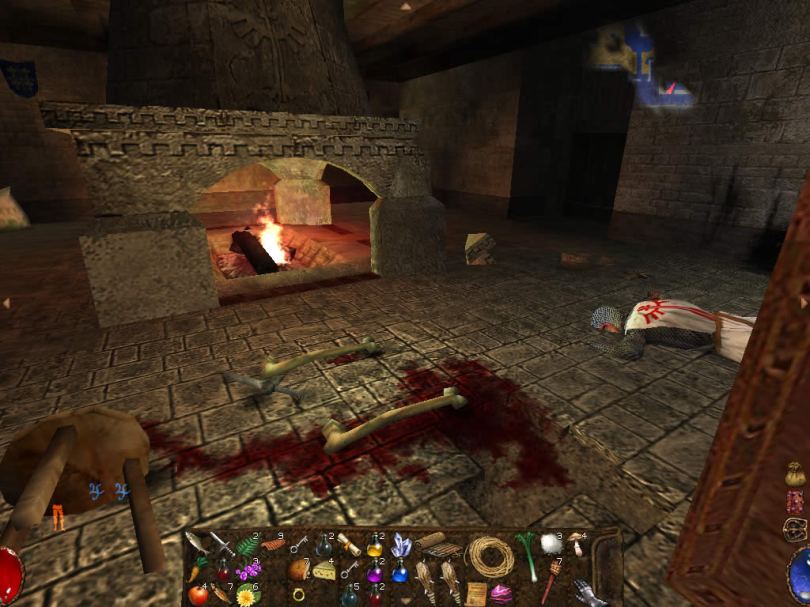Select the purple flower bunch

point(248,571)
